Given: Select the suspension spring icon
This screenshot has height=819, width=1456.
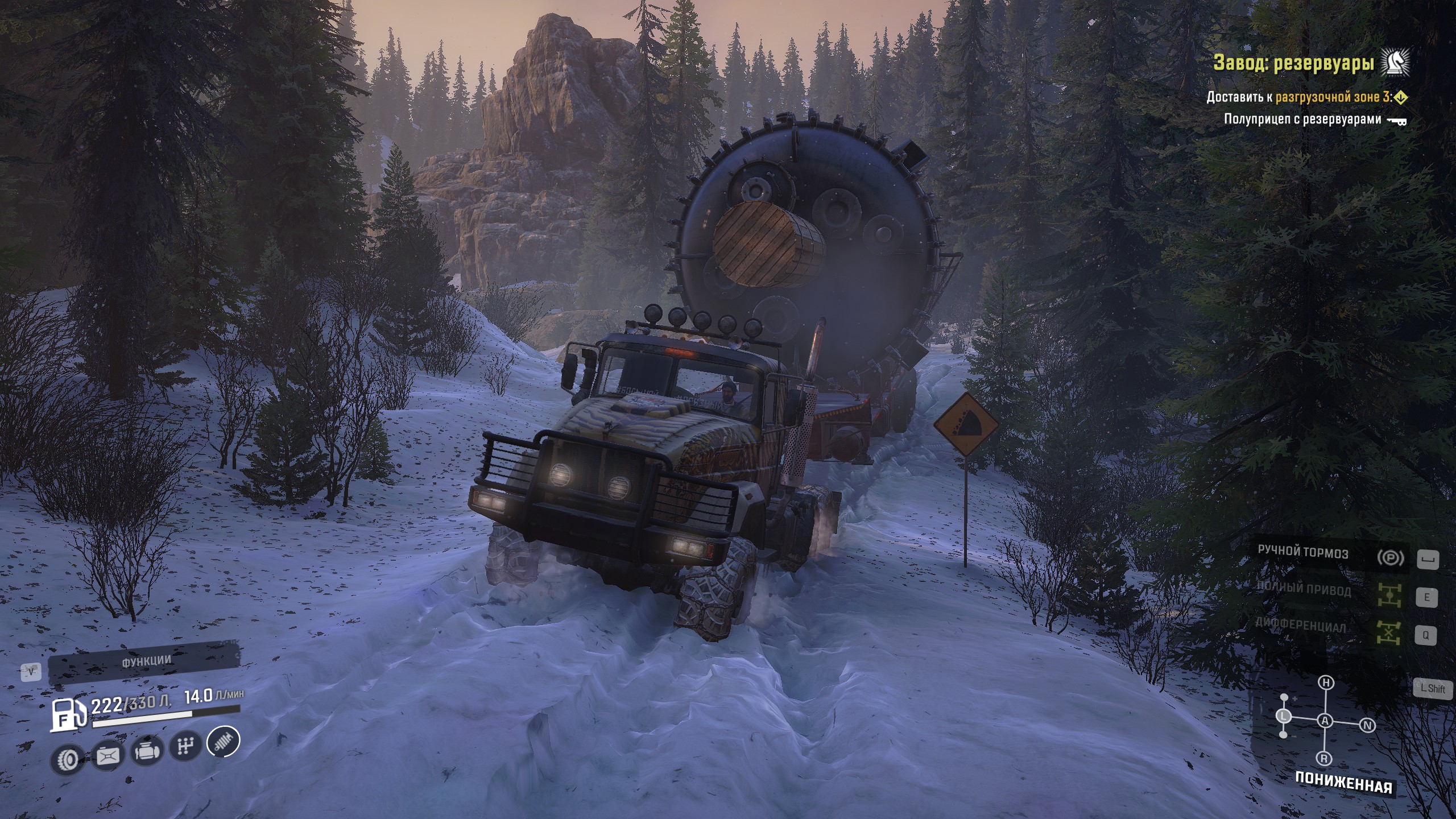Looking at the screenshot, I should 224,741.
